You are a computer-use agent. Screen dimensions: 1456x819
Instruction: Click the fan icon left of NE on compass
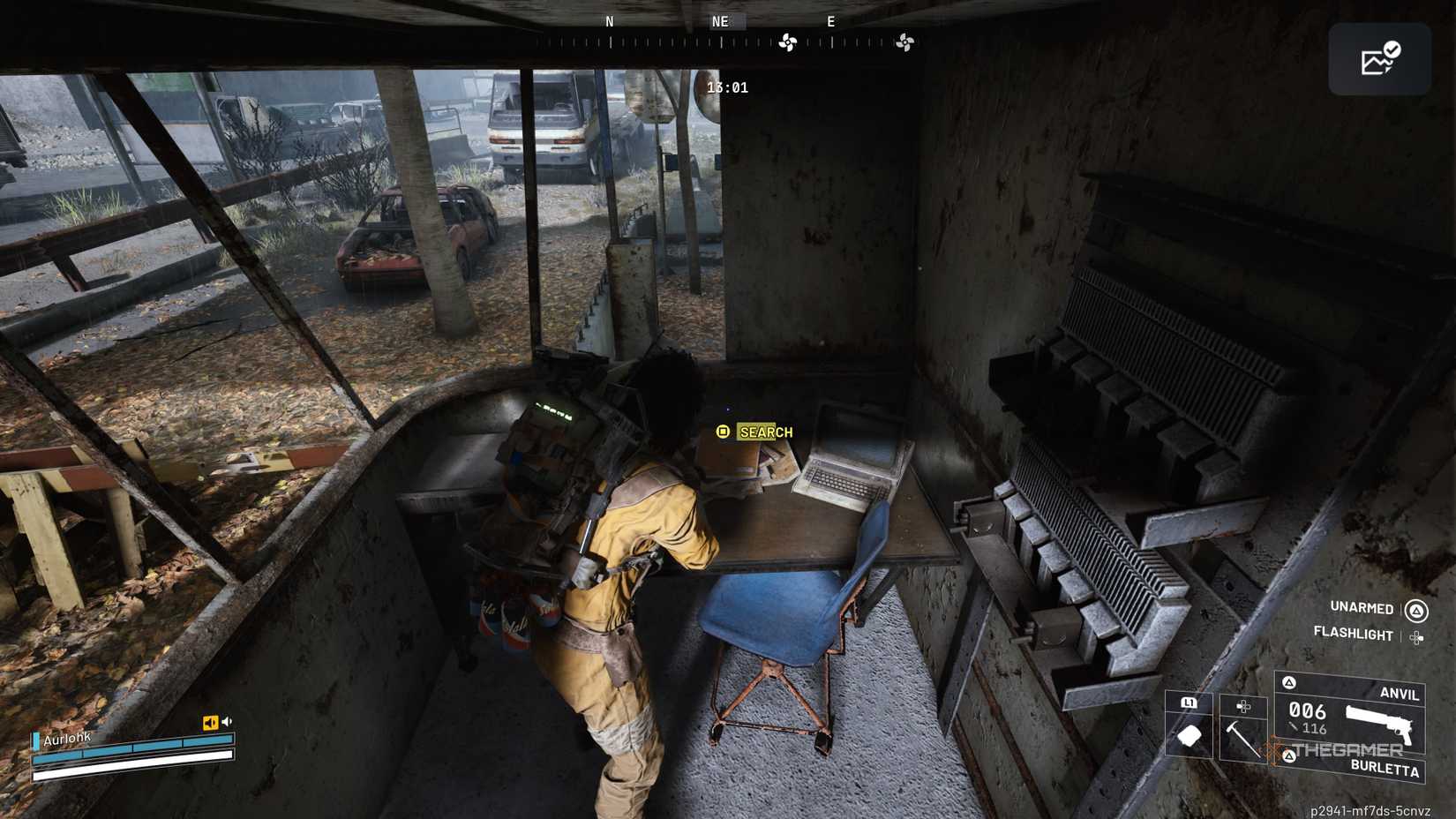point(790,40)
